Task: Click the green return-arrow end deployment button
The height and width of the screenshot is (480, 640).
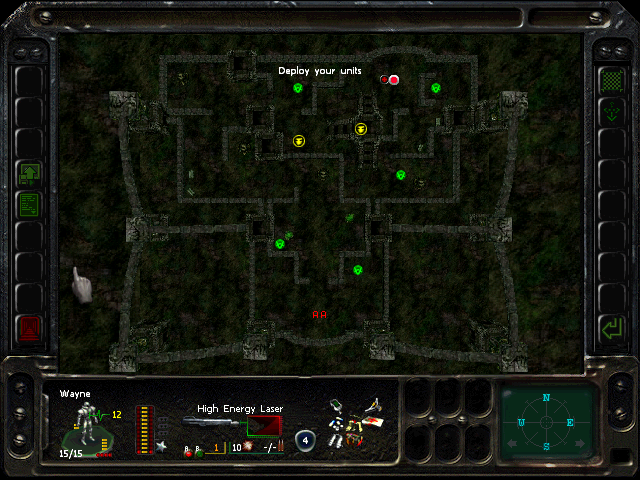Action: 608,327
